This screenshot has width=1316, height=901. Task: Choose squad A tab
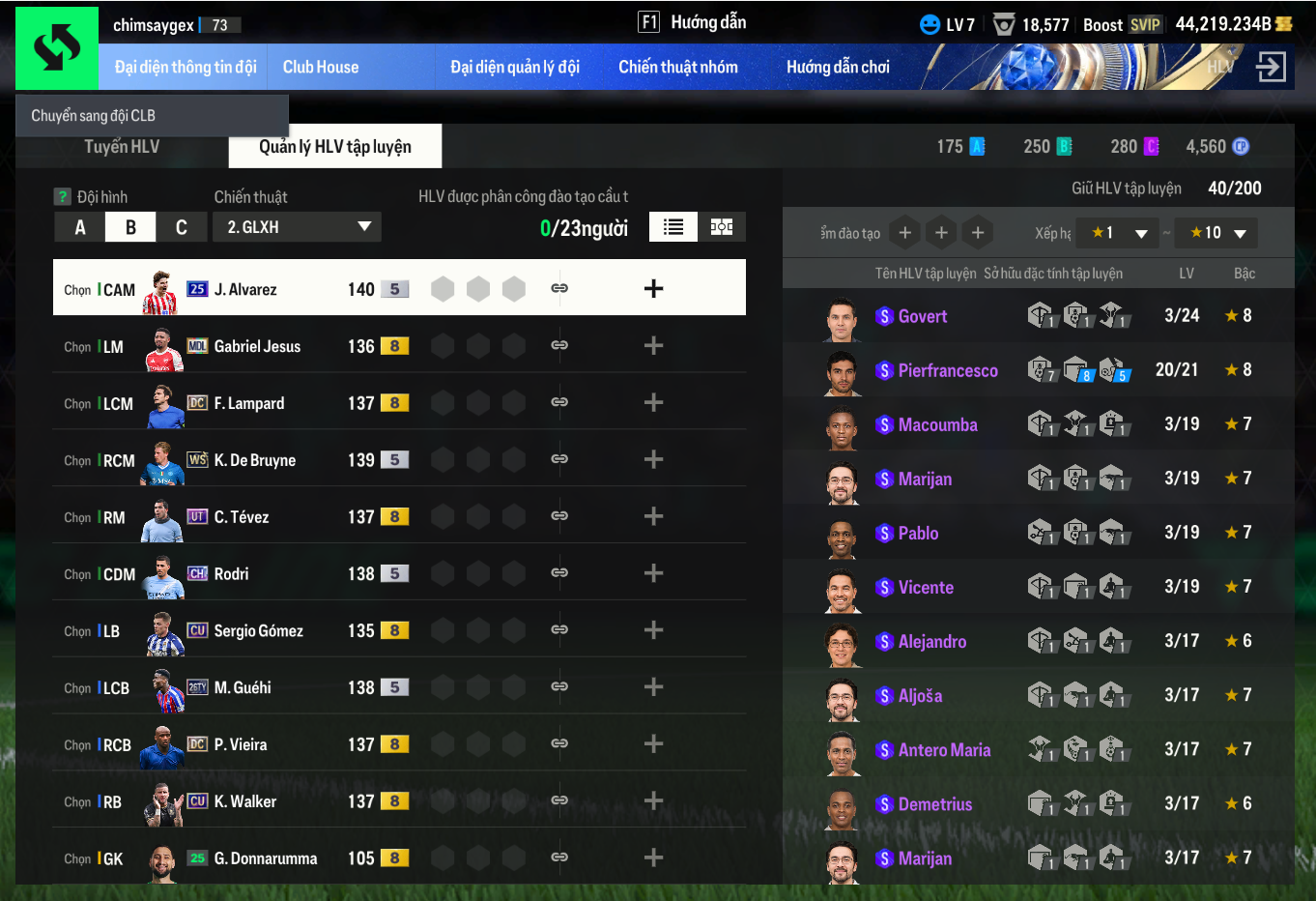[x=80, y=227]
